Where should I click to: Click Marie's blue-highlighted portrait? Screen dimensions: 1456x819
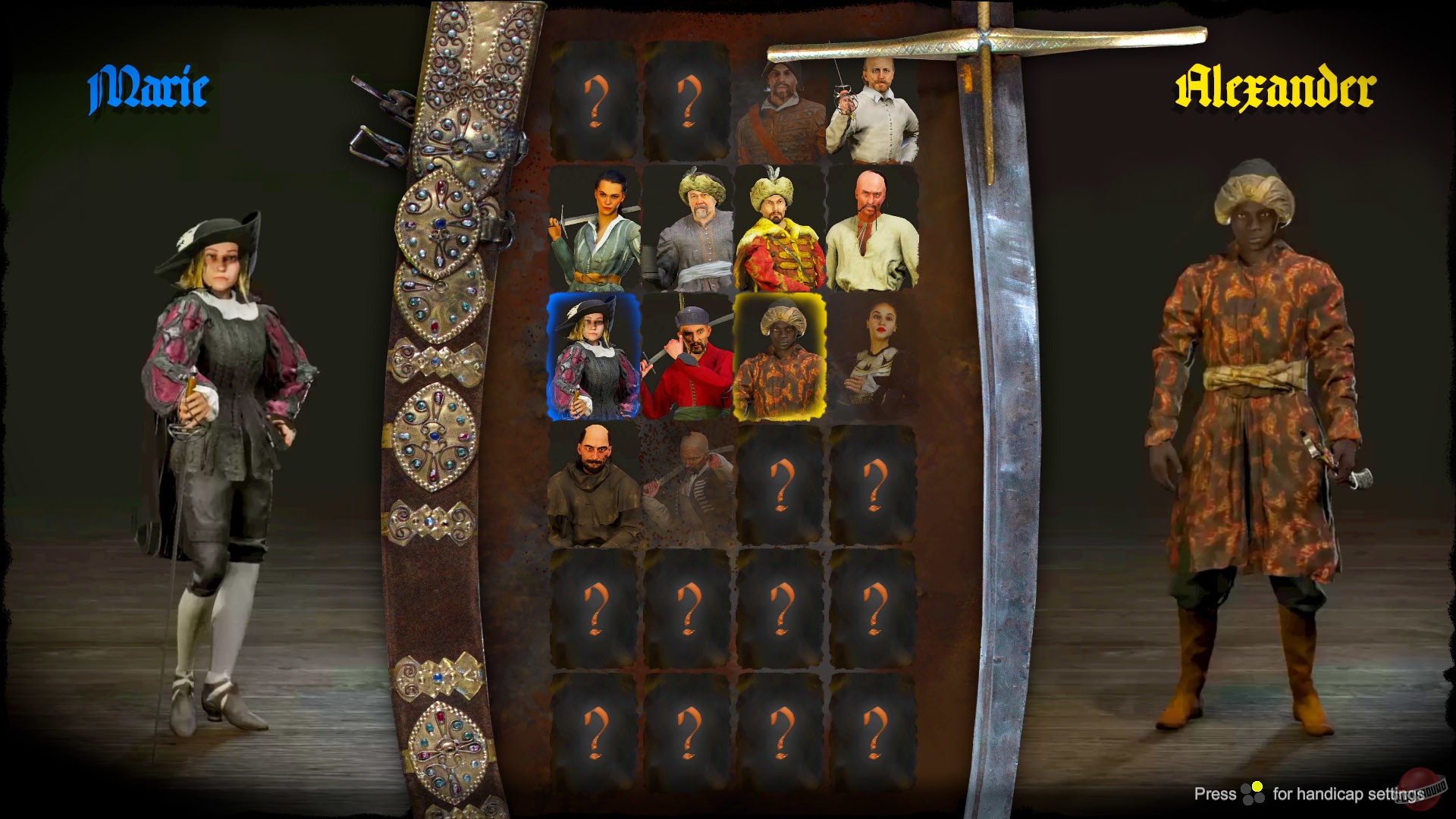(x=598, y=356)
